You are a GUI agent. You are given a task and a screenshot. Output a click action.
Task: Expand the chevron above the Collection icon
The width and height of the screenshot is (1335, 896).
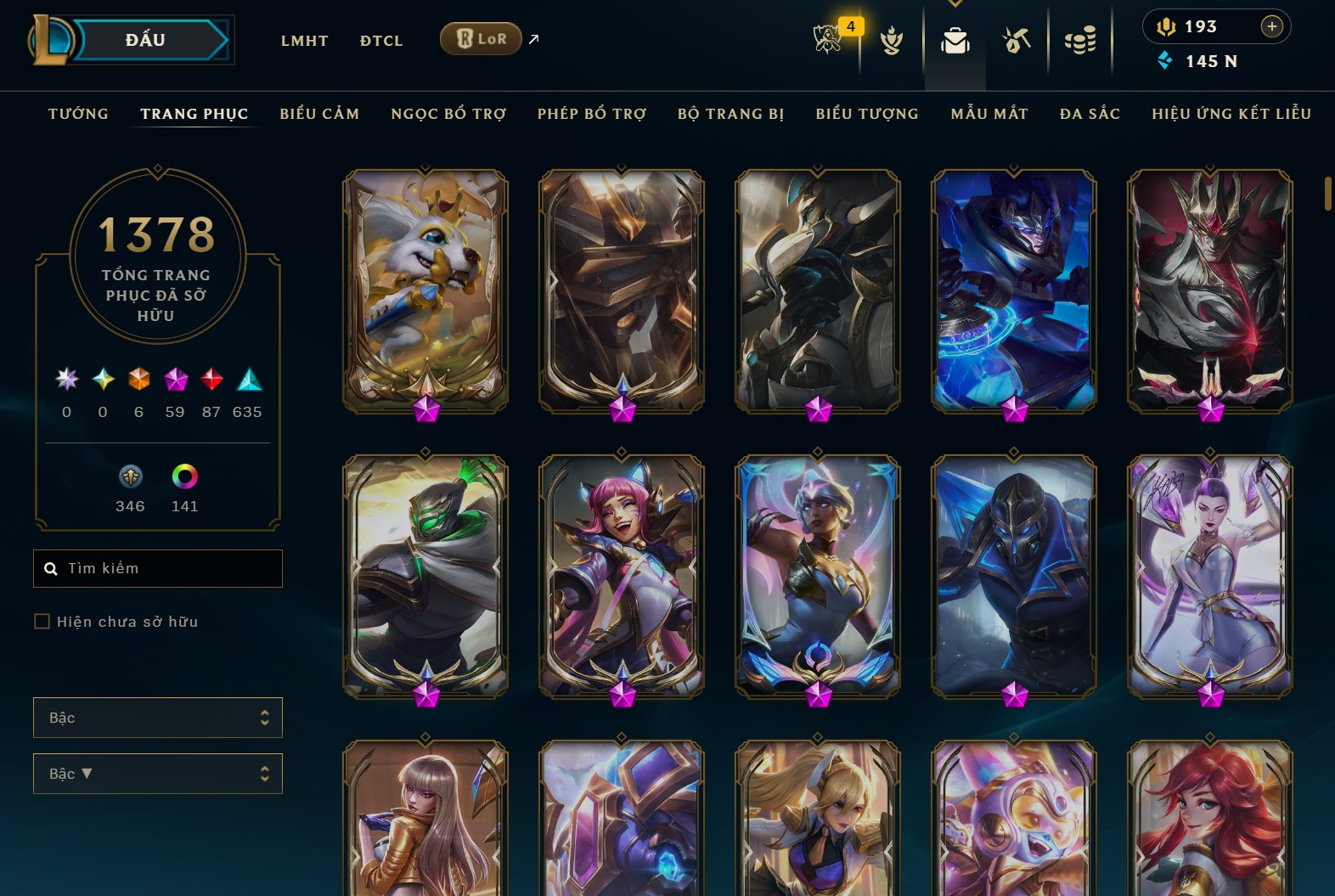[955, 4]
